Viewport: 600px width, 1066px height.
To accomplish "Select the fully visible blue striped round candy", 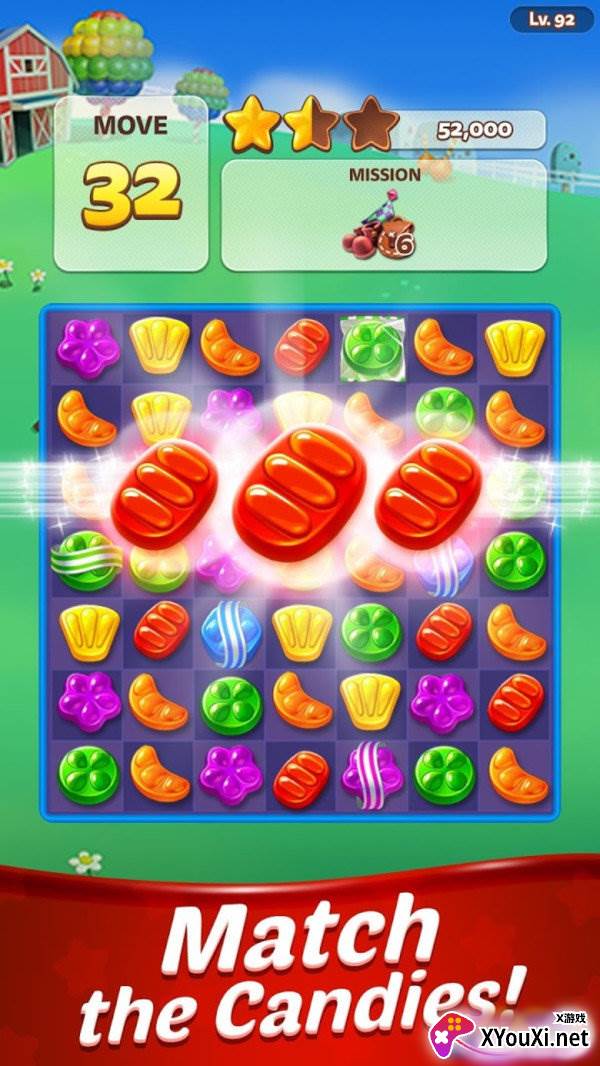I will click(x=229, y=633).
